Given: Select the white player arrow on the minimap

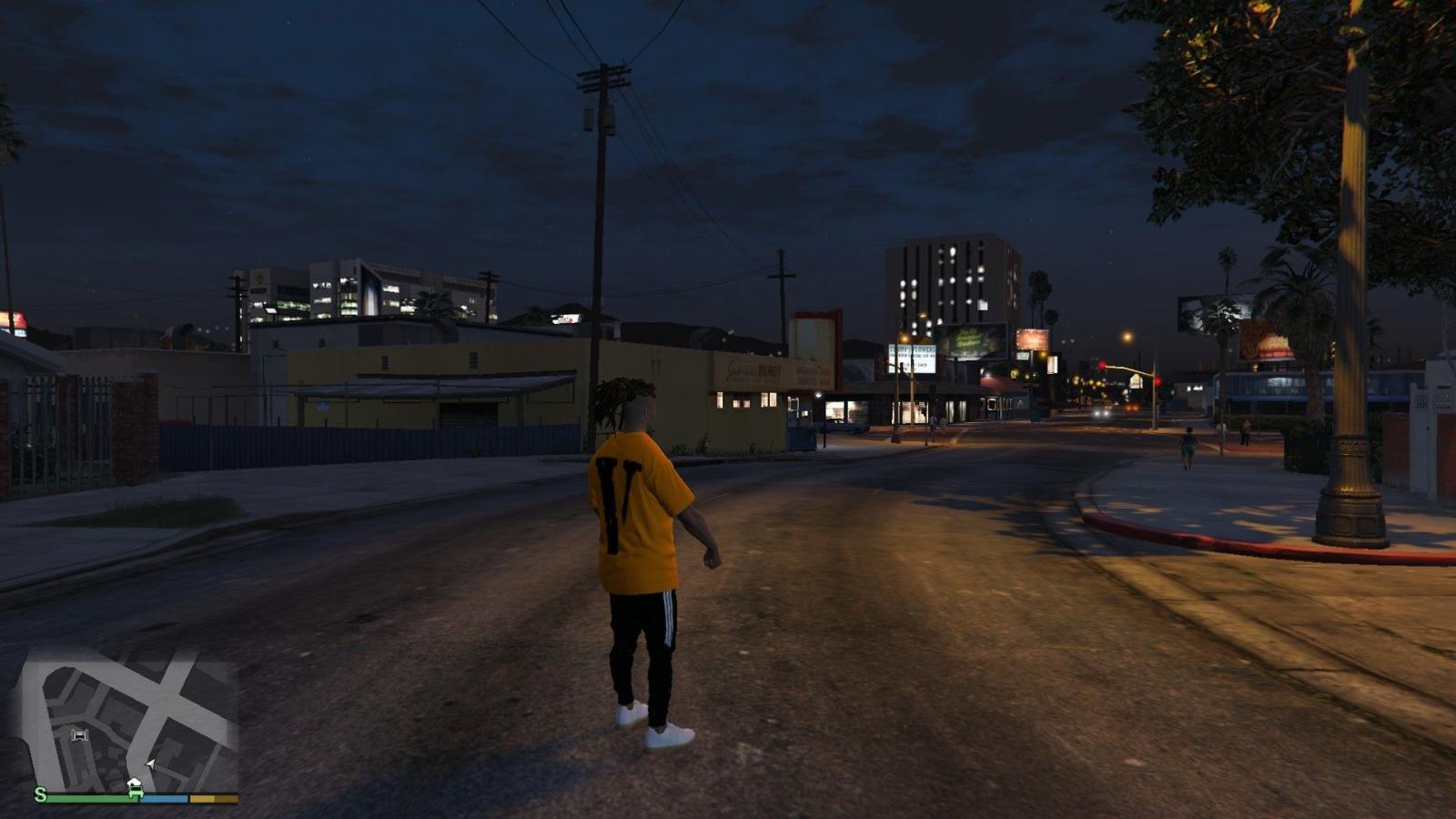Looking at the screenshot, I should click(150, 764).
